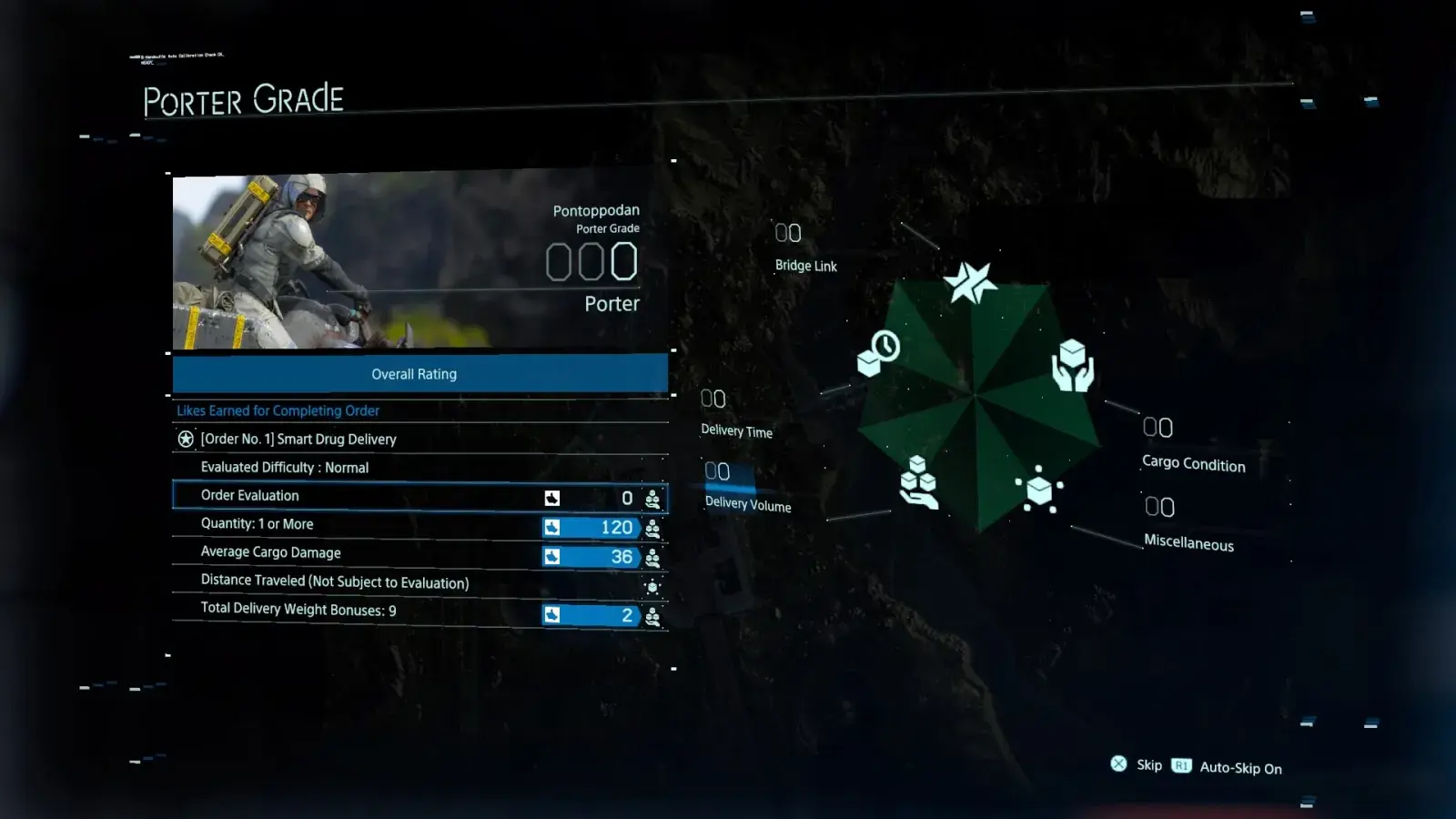Skip the porter grade results

point(1137,765)
